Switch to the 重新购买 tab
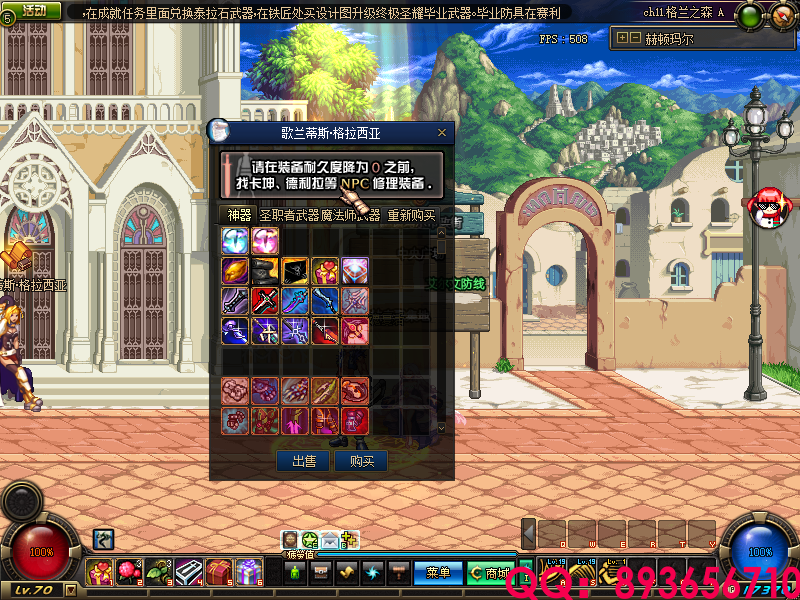Viewport: 800px width, 600px height. click(411, 214)
